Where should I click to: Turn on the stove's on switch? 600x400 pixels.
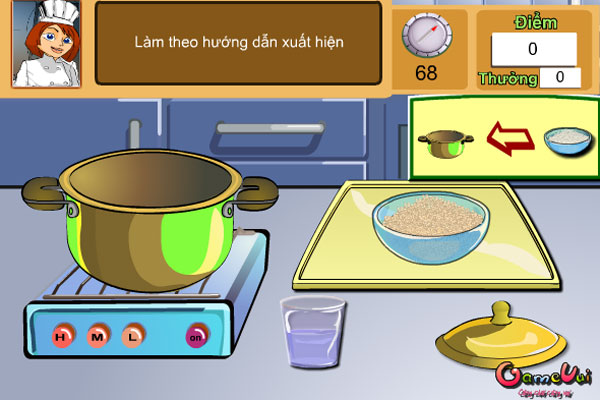tap(195, 337)
